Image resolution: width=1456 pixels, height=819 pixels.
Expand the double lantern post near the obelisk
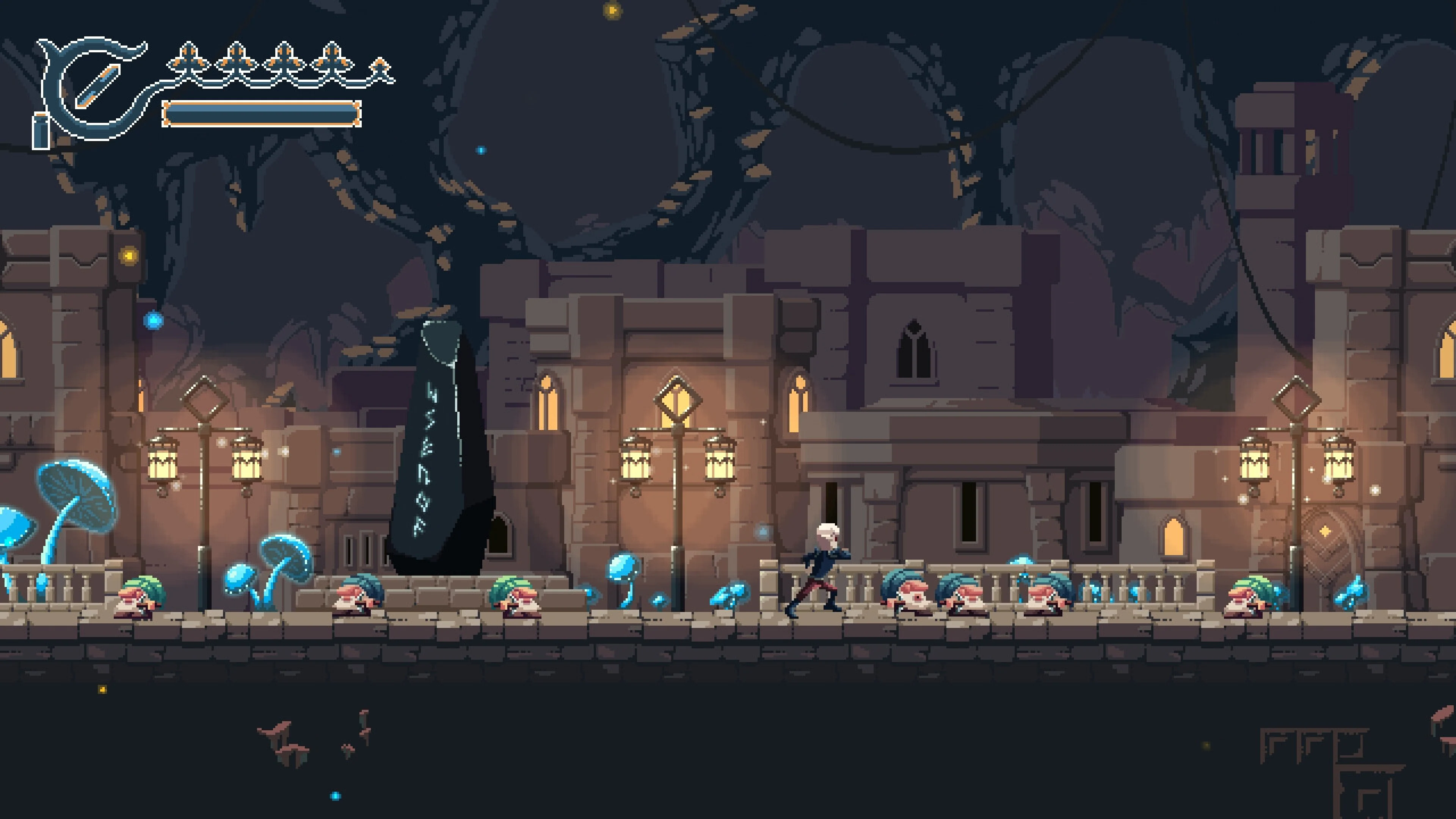(678, 480)
